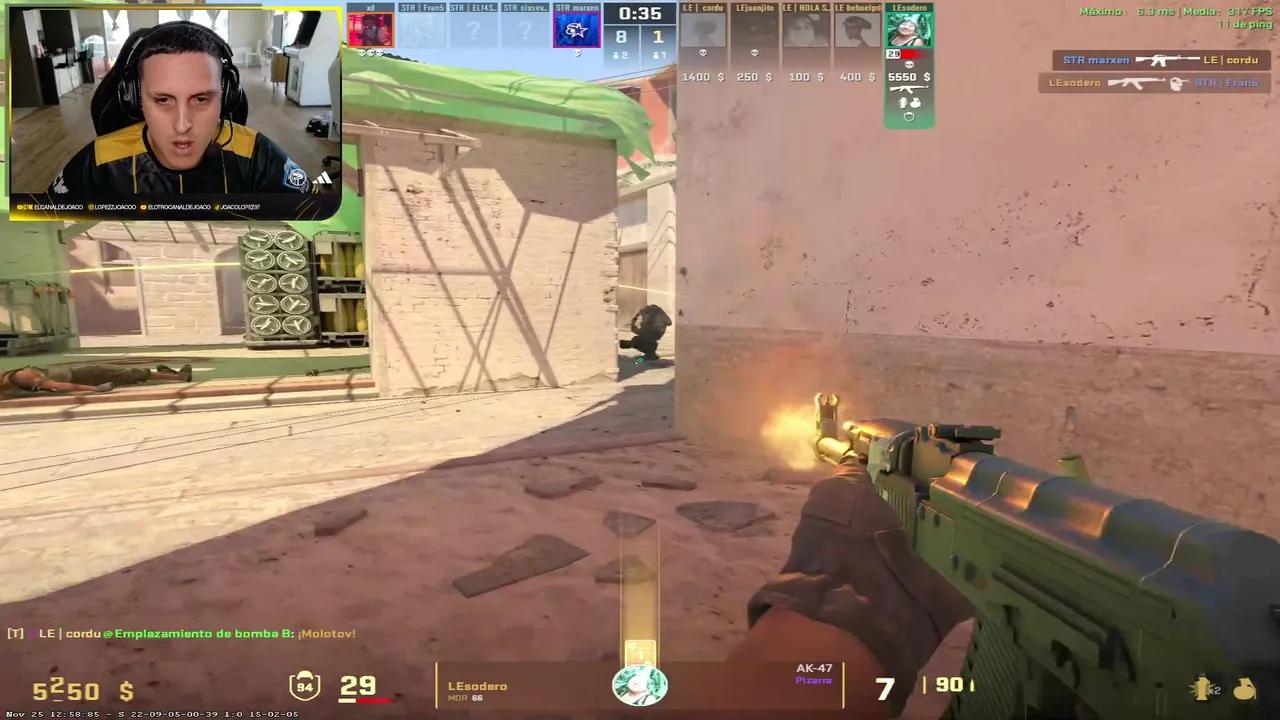Select the STR | Fran5 player tile
This screenshot has width=1280, height=720.
click(x=422, y=29)
